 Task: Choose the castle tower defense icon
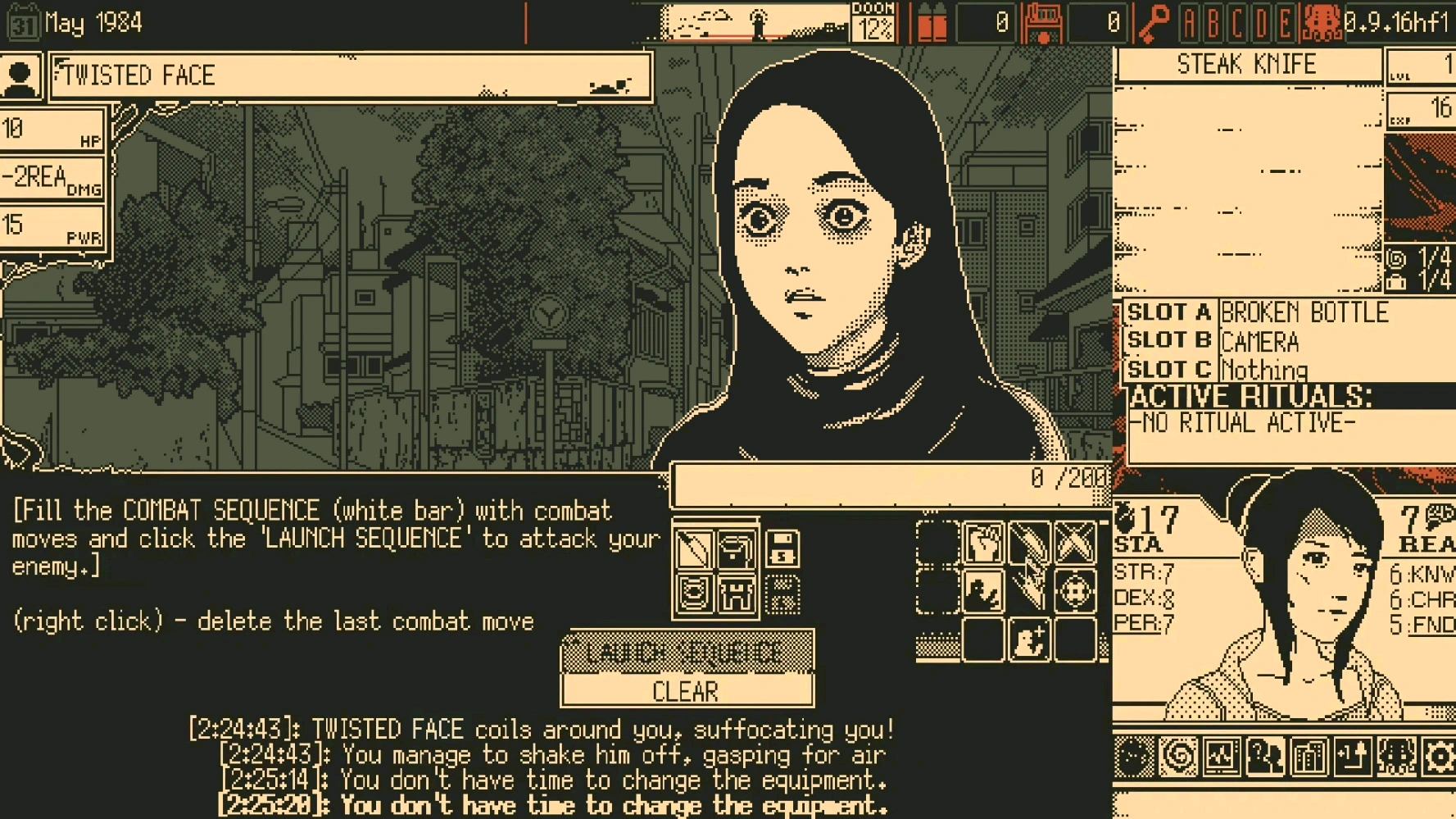pos(736,594)
